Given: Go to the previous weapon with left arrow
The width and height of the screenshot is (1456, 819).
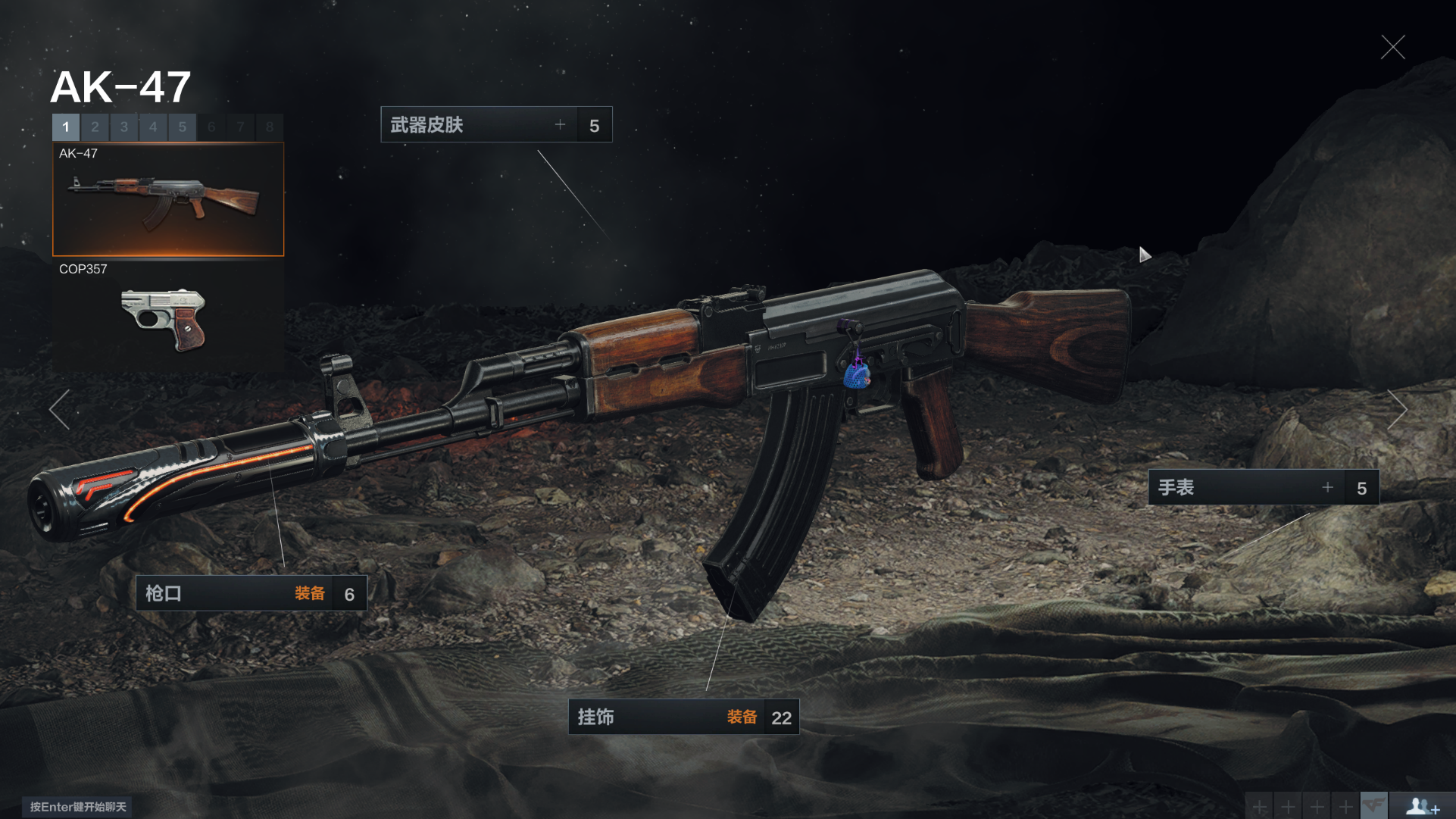Looking at the screenshot, I should [x=59, y=410].
